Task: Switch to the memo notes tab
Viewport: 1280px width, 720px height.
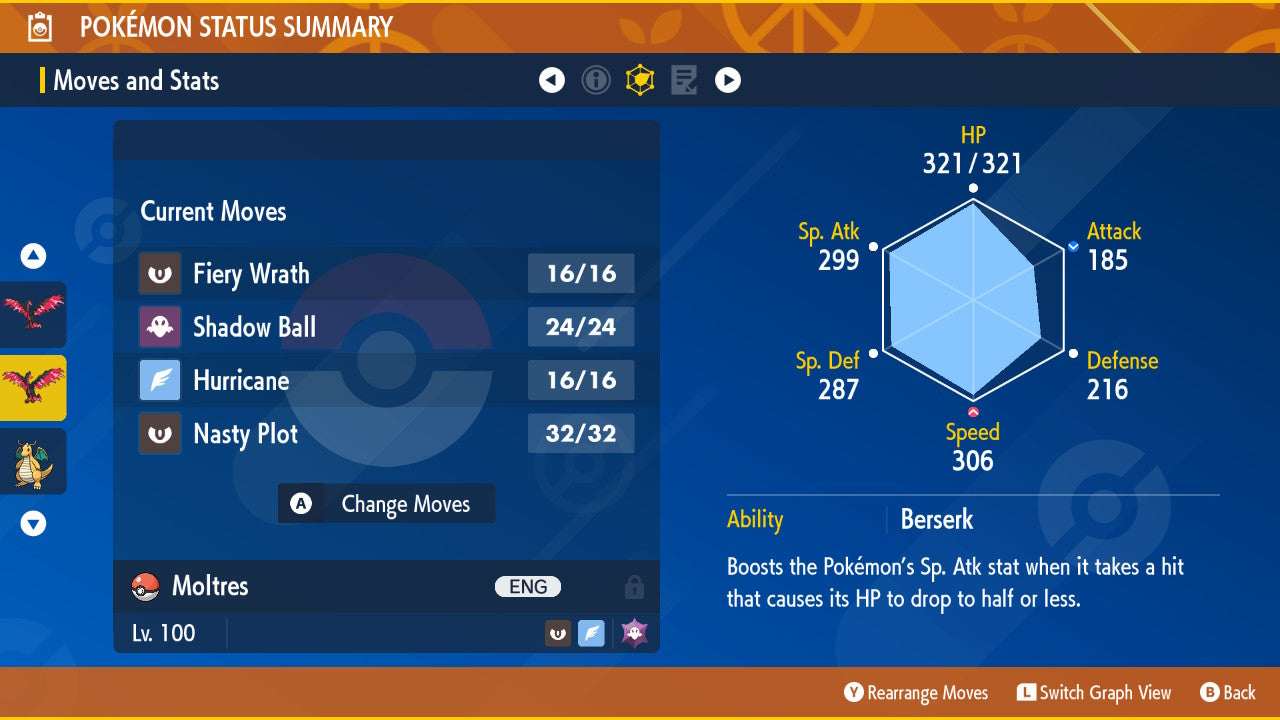Action: [684, 80]
